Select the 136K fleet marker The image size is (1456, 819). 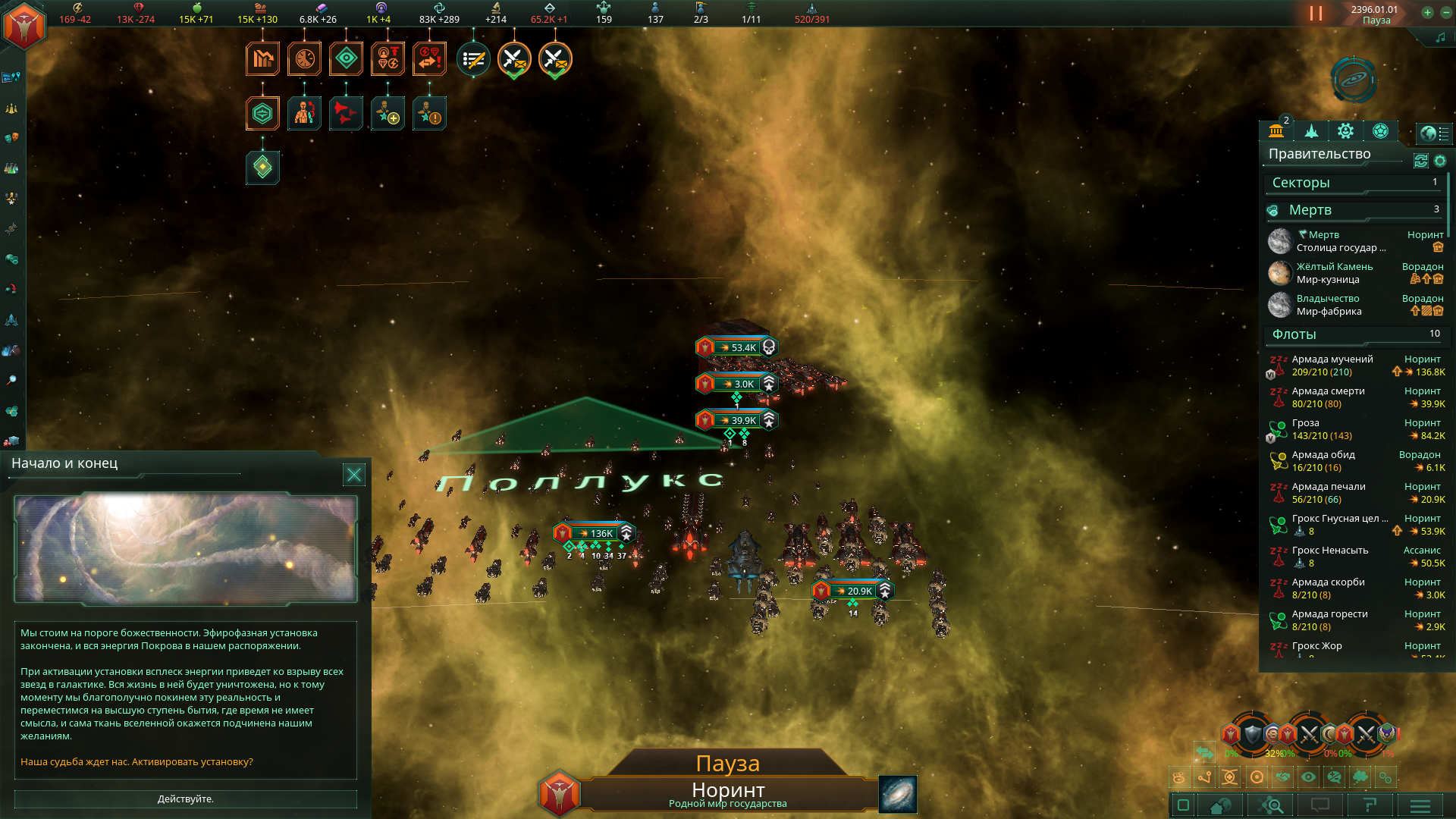coord(594,533)
